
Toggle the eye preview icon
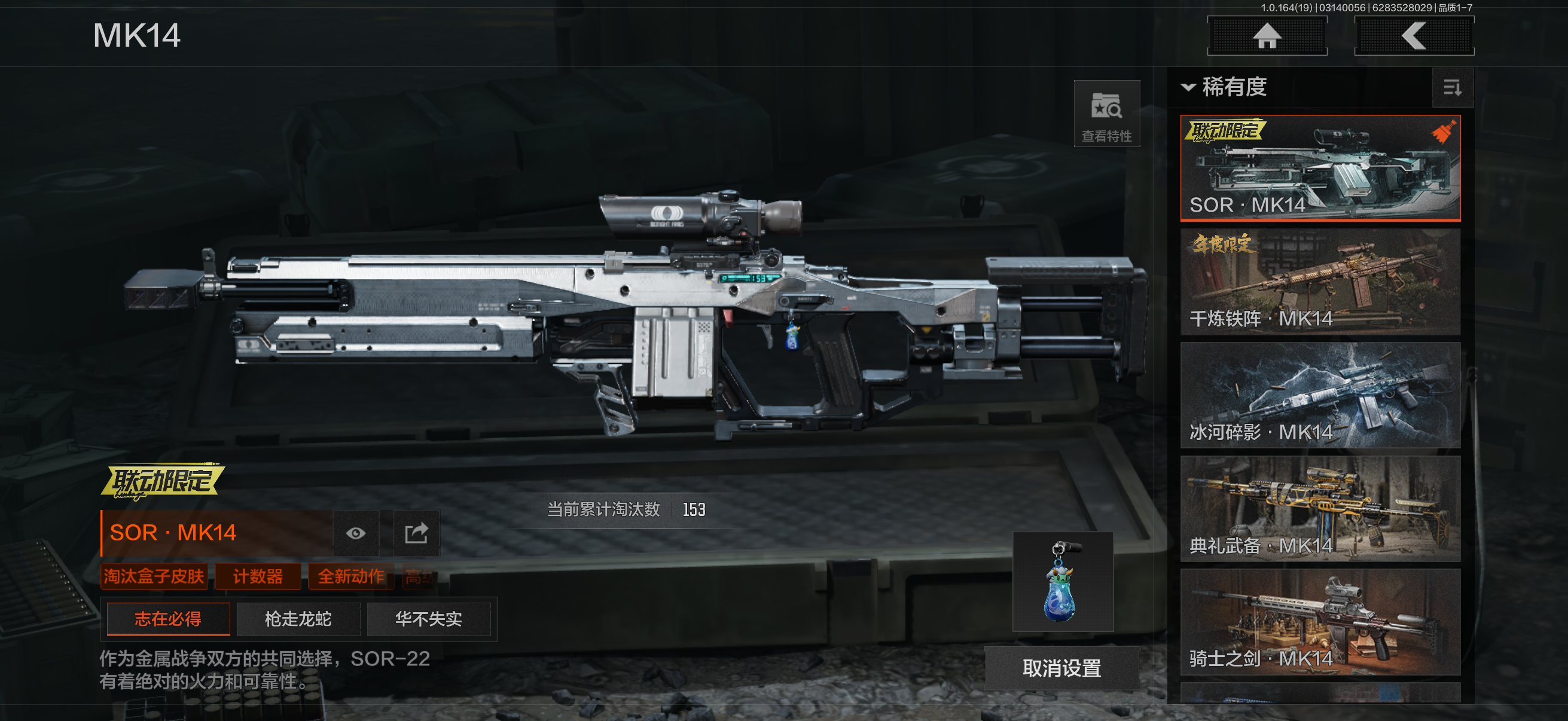[356, 534]
